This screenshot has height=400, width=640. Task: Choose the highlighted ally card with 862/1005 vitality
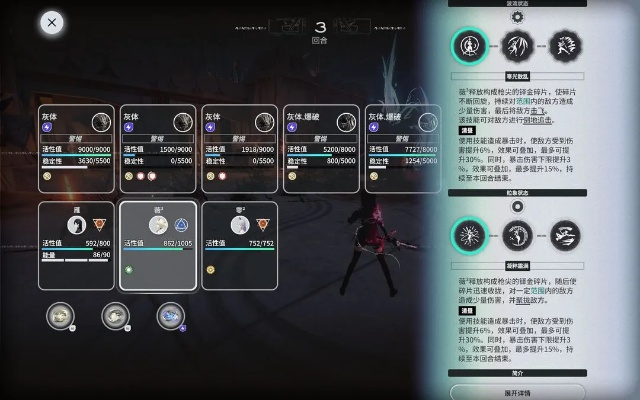[x=159, y=244]
